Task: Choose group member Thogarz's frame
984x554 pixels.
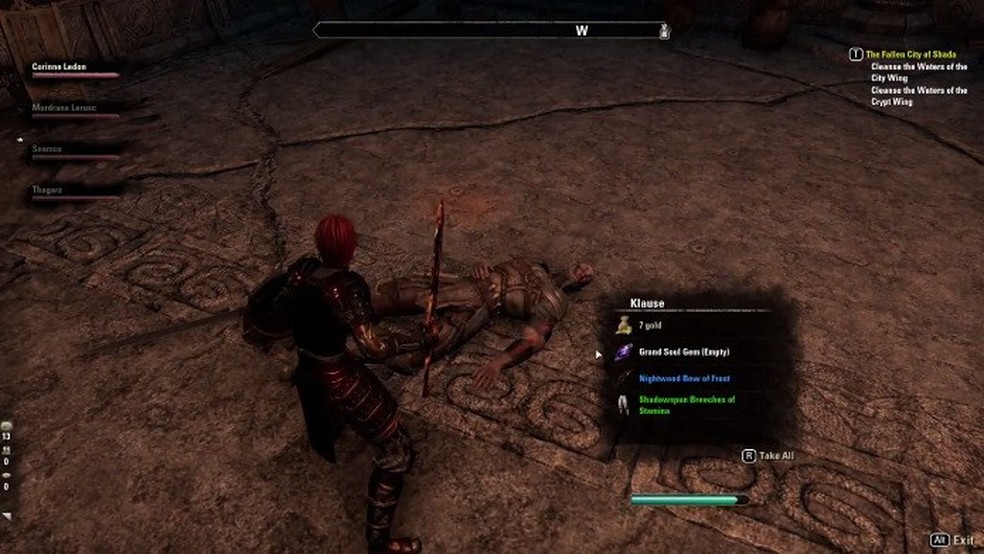Action: (48, 188)
